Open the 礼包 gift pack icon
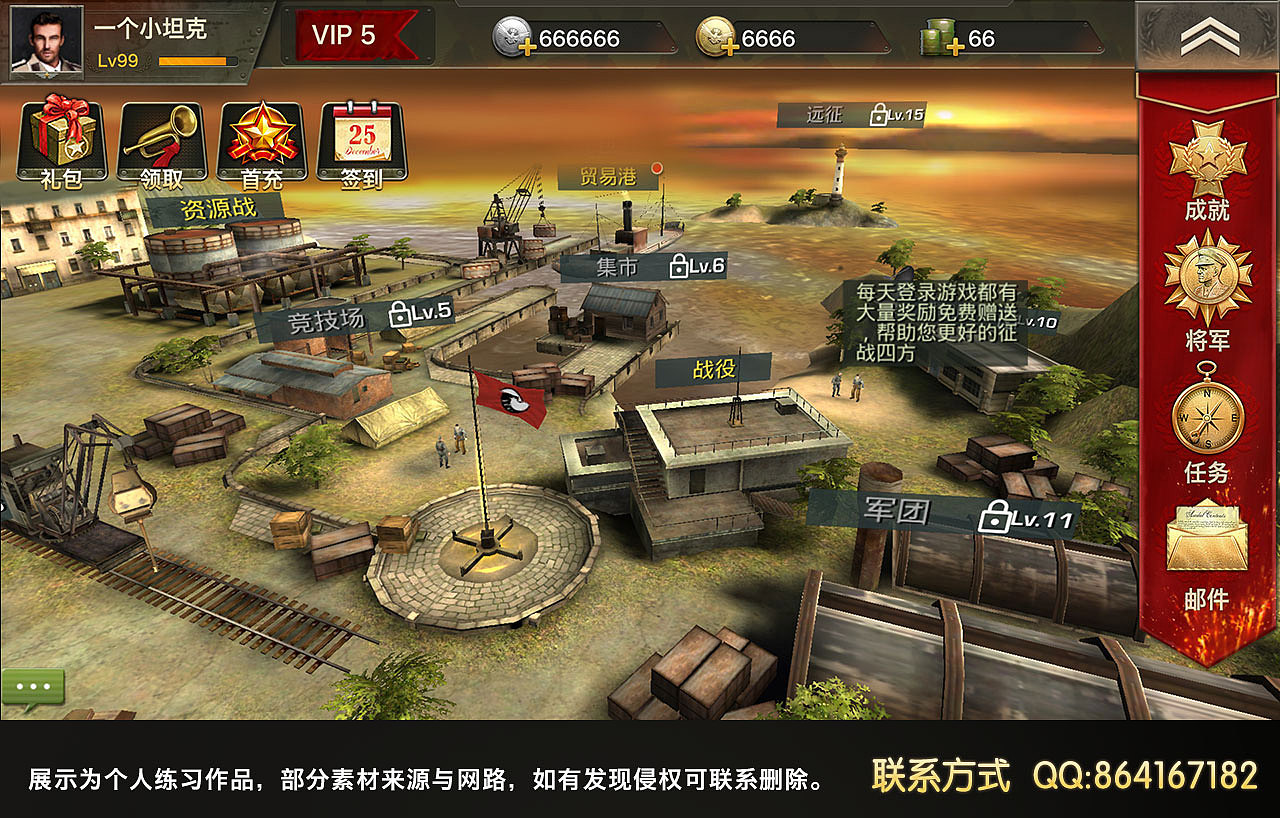The image size is (1280, 818). [62, 140]
